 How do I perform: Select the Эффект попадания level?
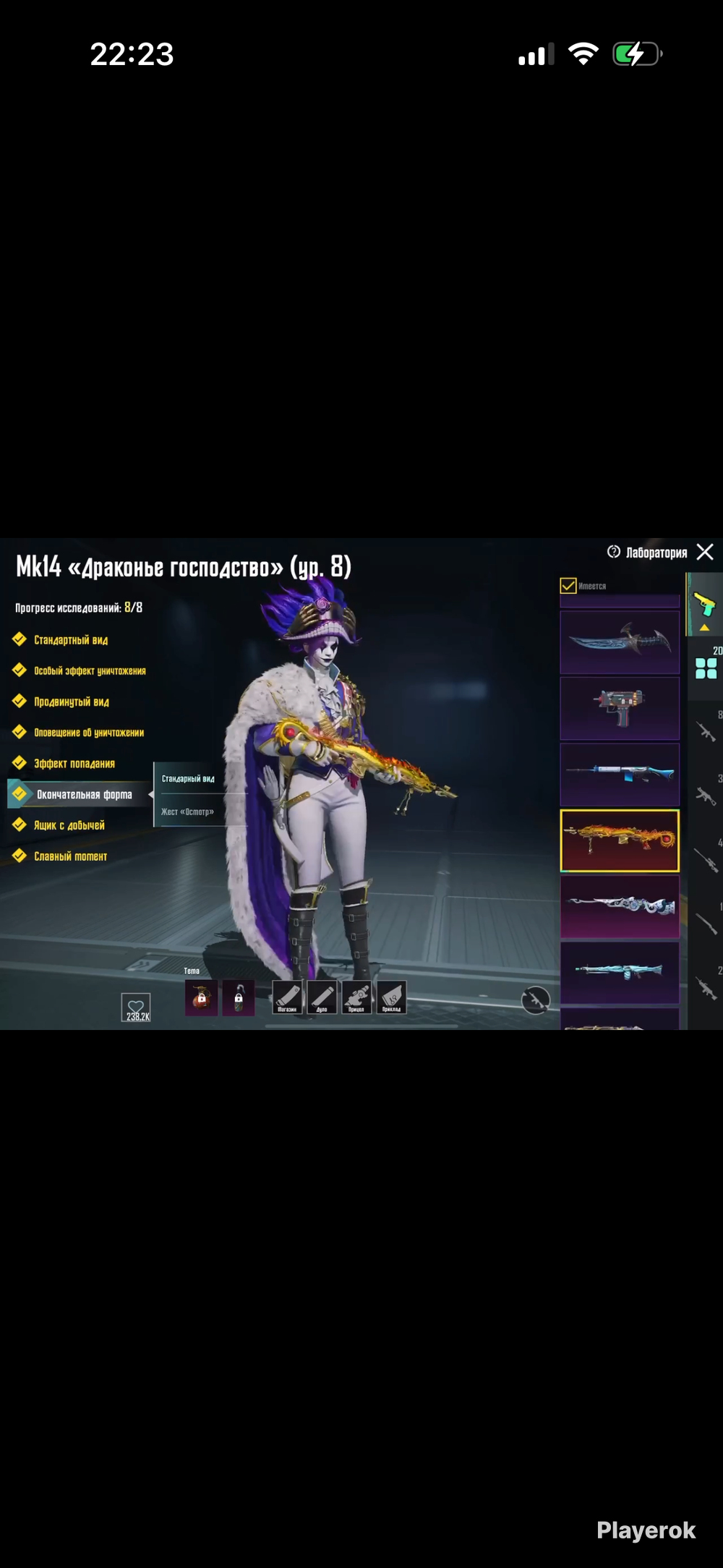[74, 764]
